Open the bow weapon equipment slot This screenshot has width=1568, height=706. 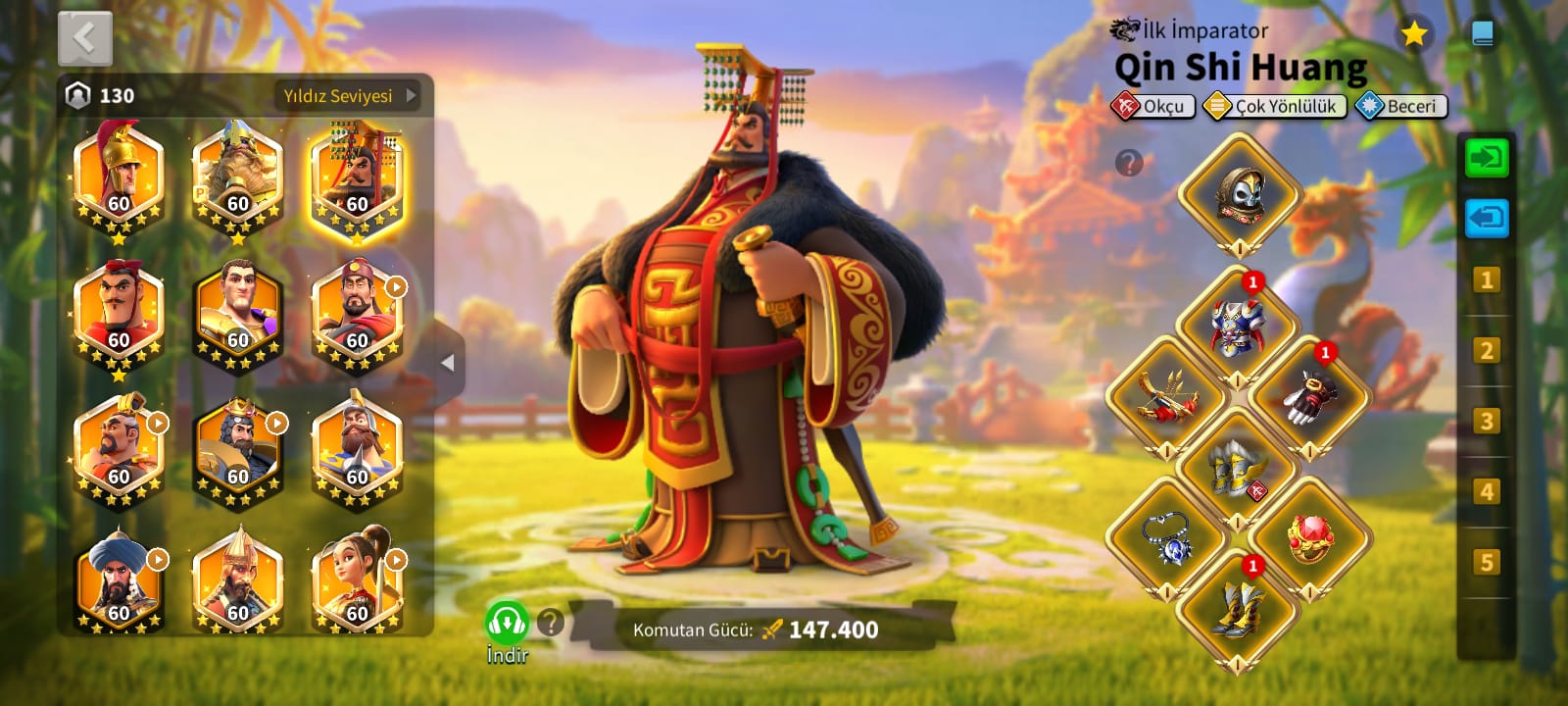coord(1166,397)
